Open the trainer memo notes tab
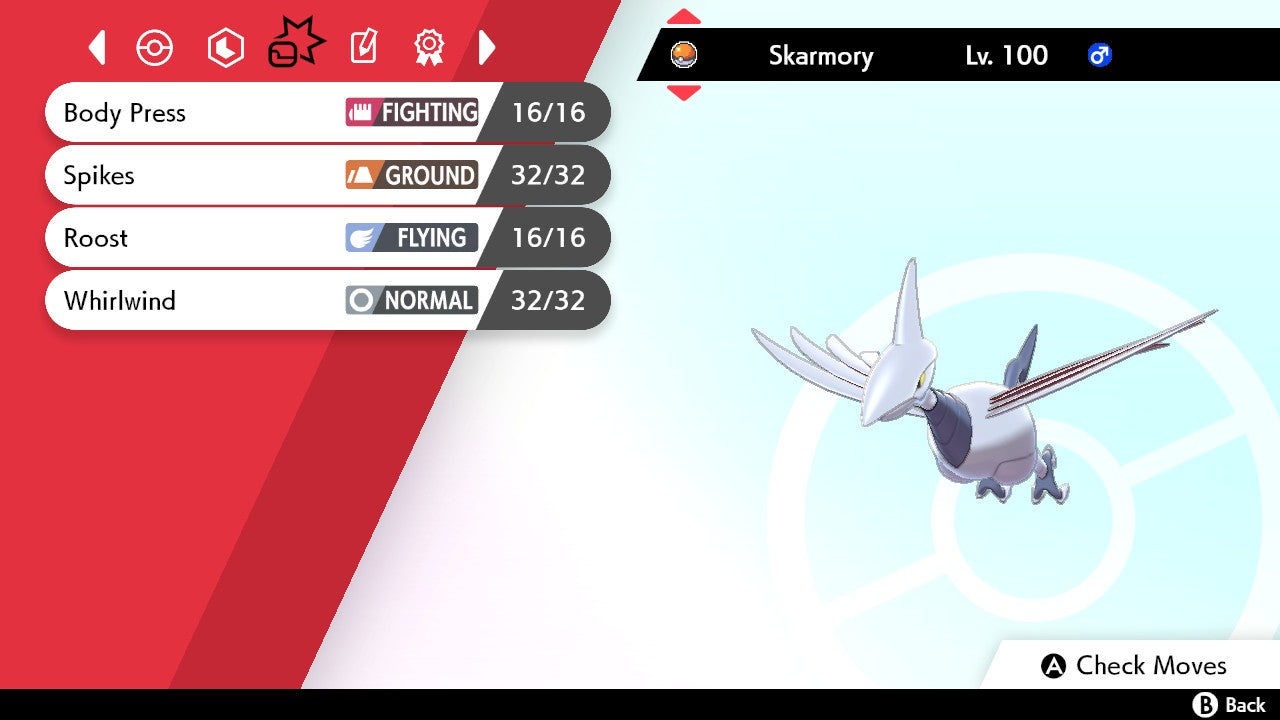 click(x=364, y=47)
